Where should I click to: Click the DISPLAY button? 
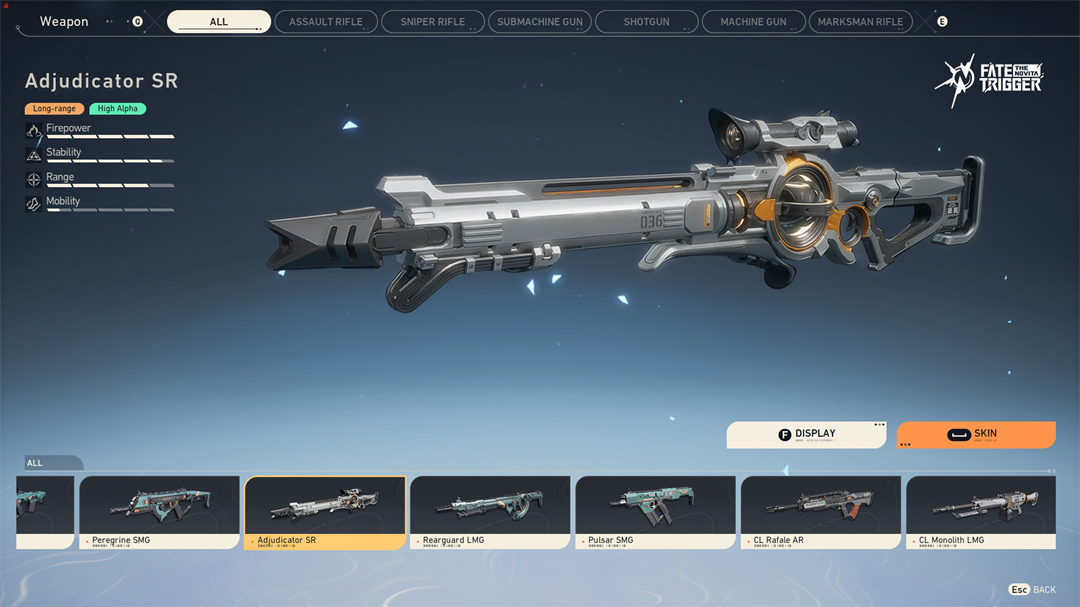coord(806,435)
